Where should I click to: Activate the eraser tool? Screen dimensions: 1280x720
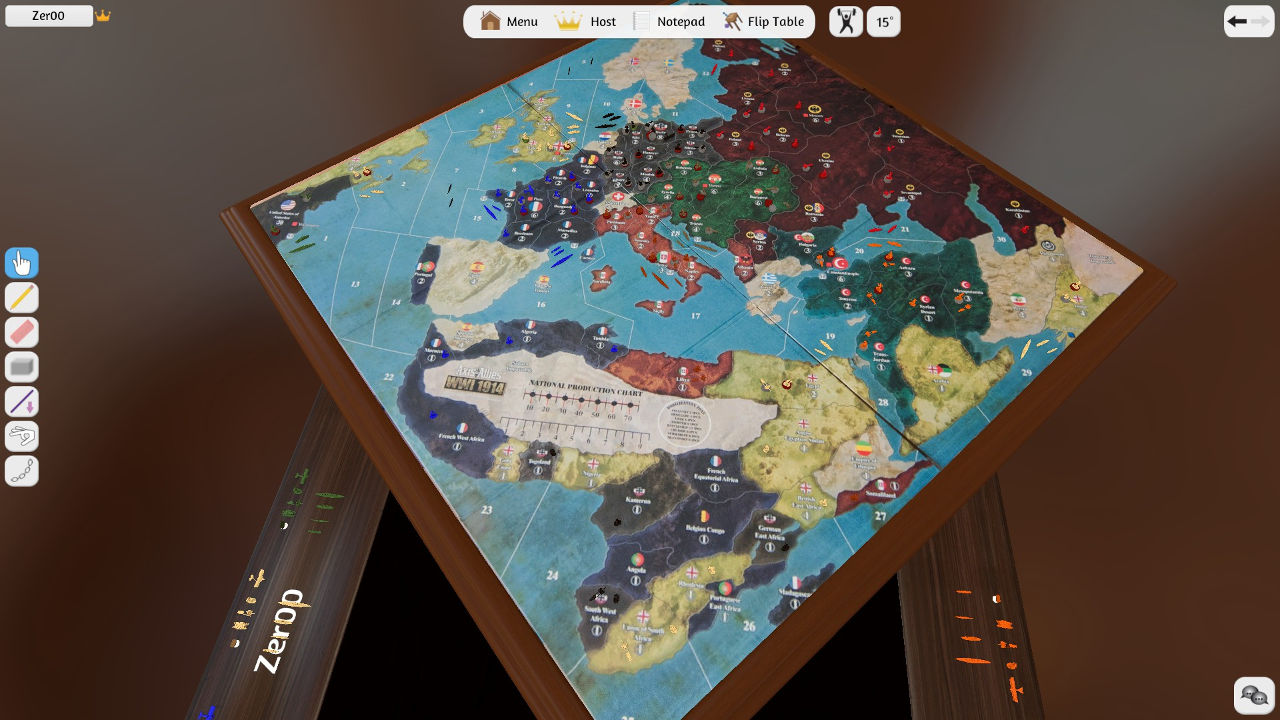click(22, 332)
